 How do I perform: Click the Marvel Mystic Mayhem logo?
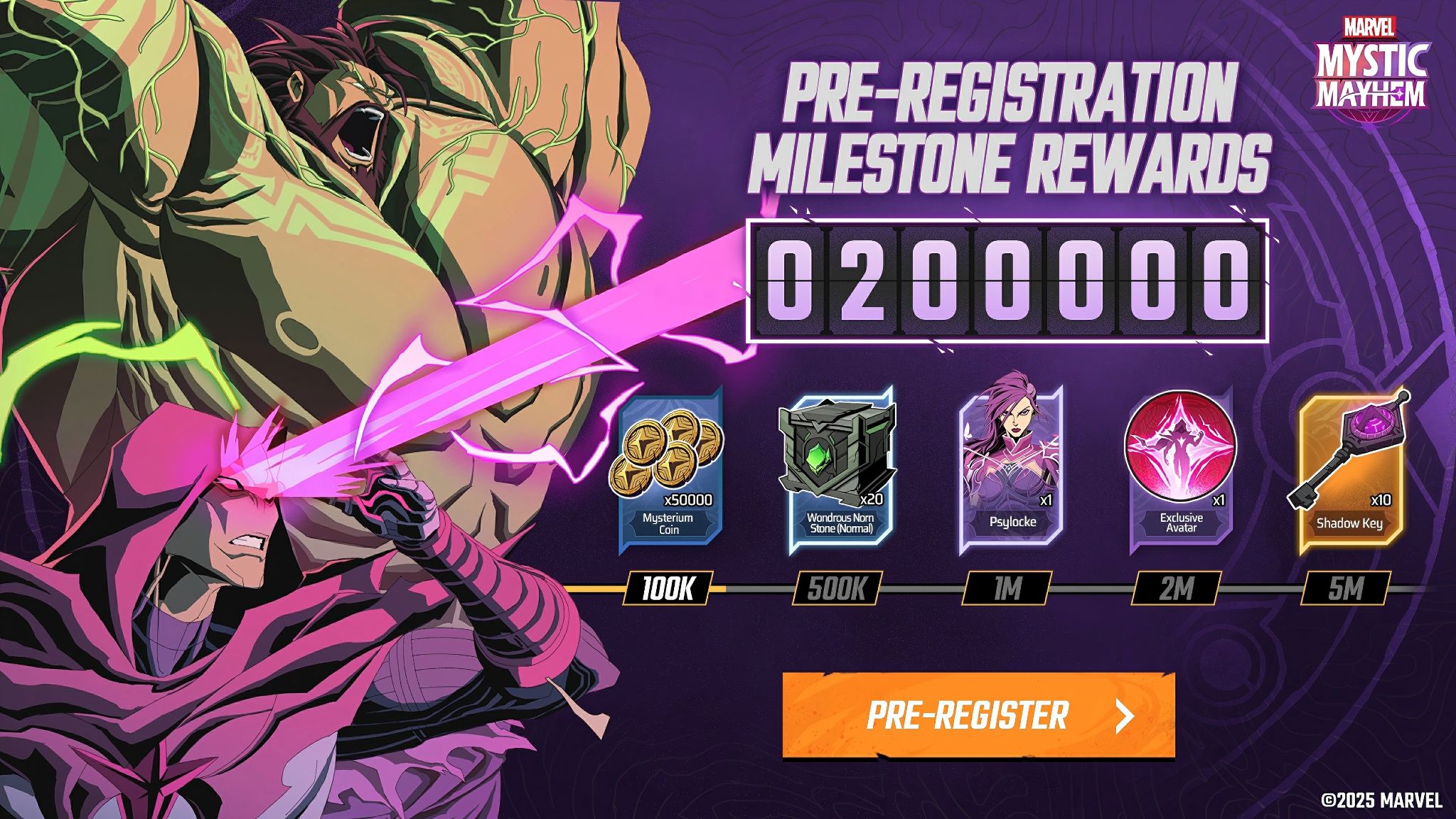tap(1370, 71)
